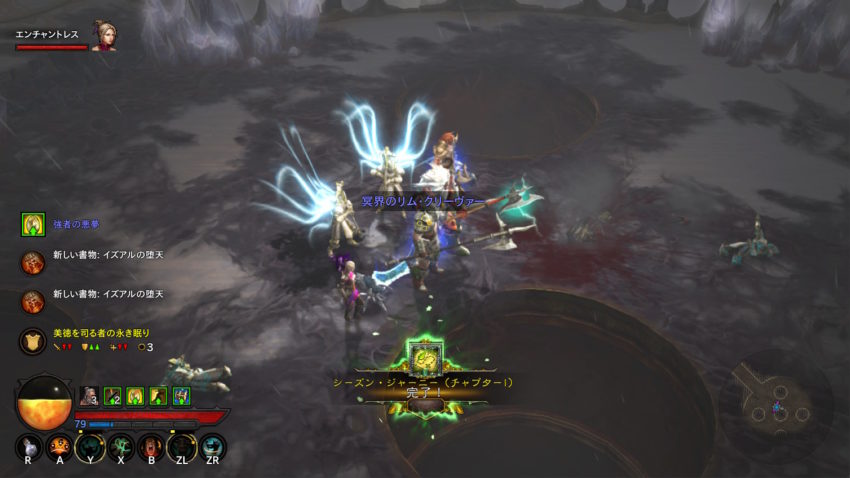This screenshot has width=850, height=478.
Task: Activate the orange face skill icon
Action: (59, 446)
